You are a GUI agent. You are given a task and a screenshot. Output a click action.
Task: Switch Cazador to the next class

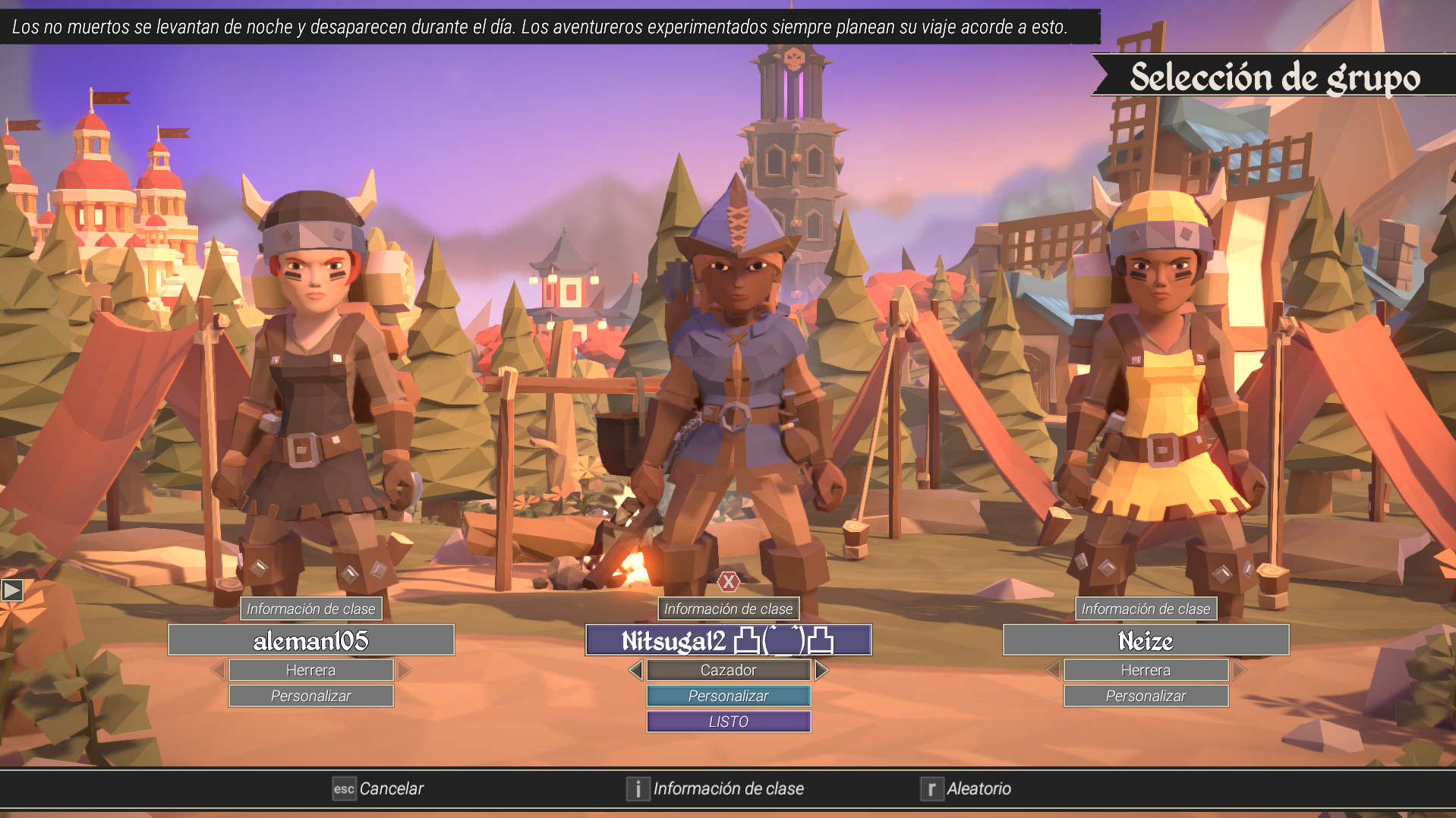pos(821,670)
